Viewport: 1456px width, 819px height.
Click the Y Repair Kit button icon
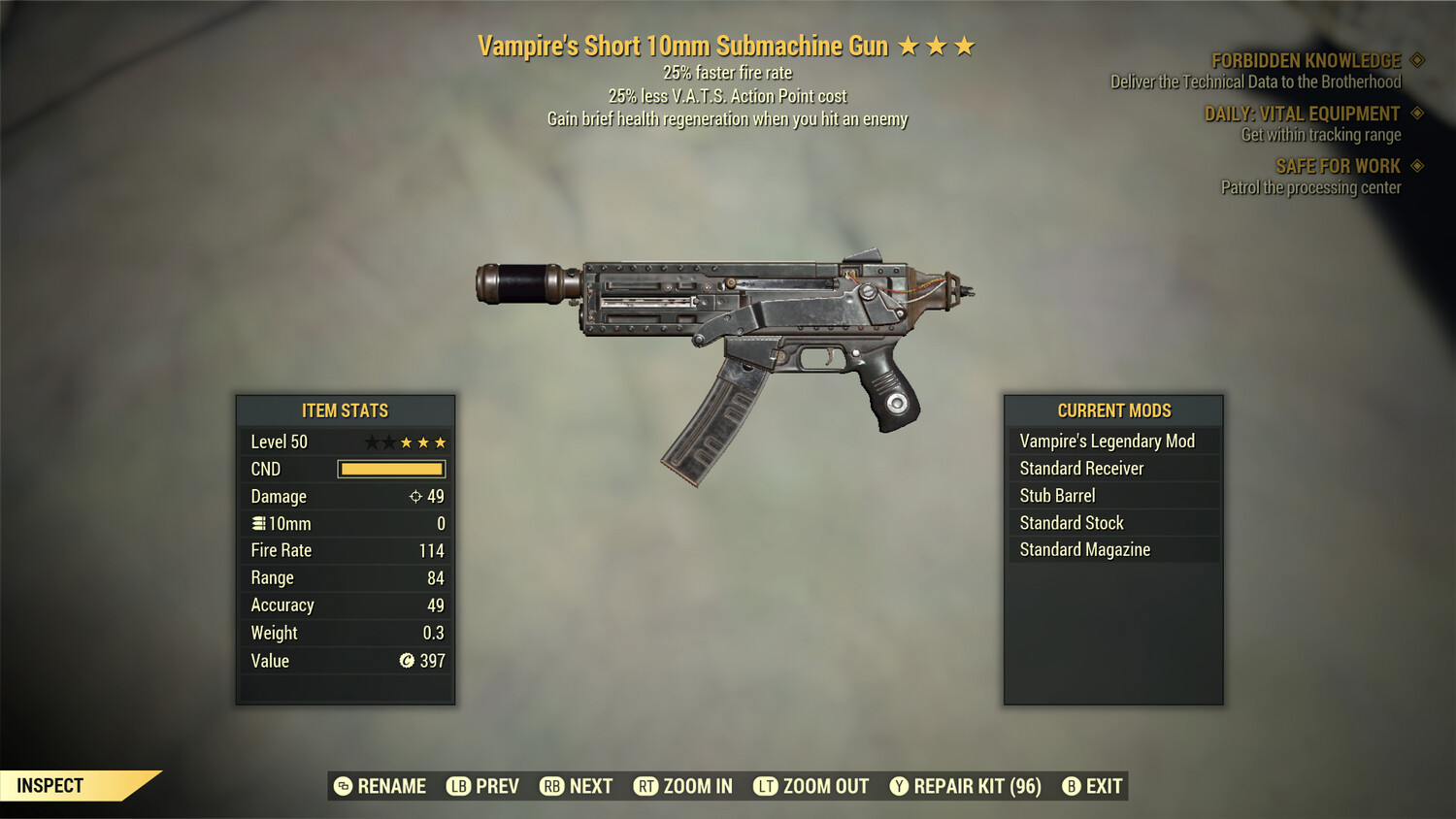(898, 786)
